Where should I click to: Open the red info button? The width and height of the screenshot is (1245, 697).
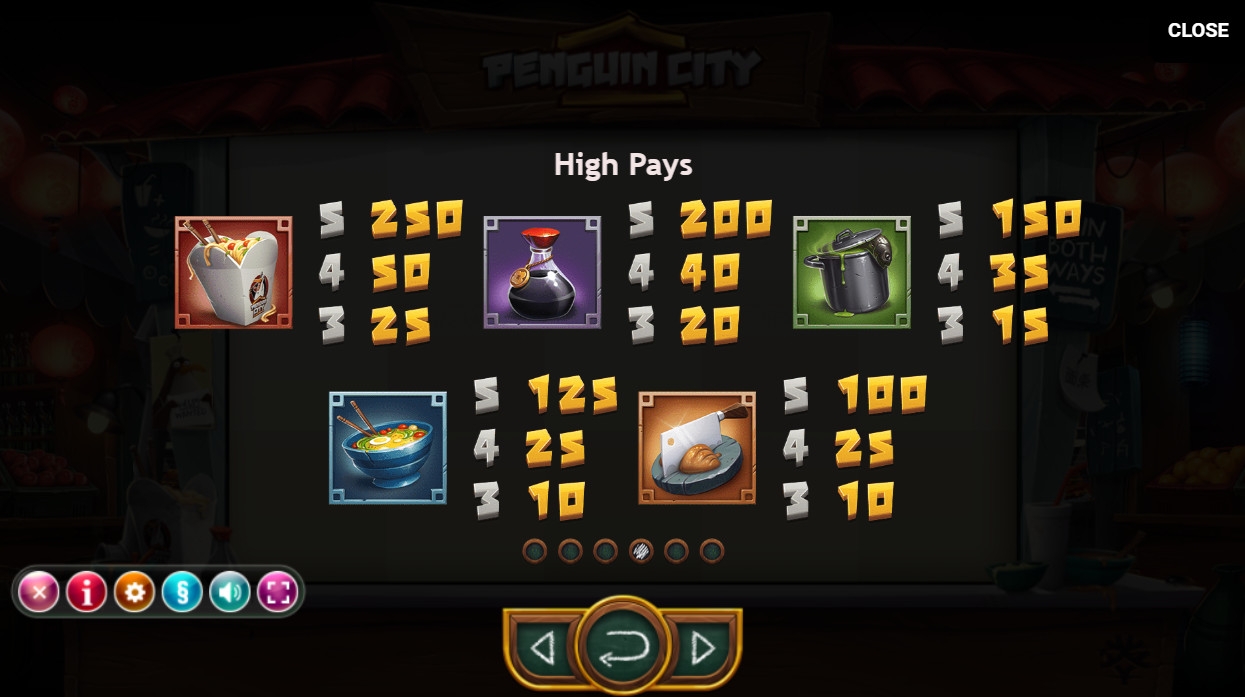point(87,593)
